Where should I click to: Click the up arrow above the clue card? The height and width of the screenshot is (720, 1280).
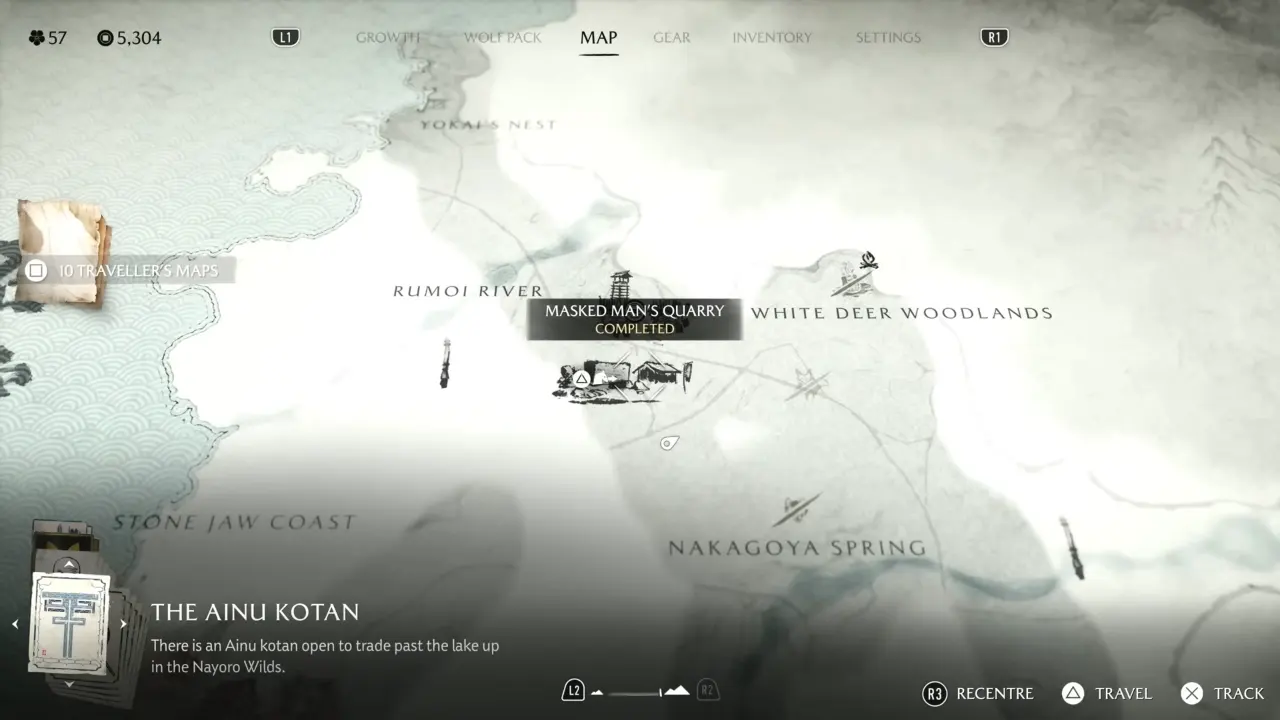click(x=69, y=564)
